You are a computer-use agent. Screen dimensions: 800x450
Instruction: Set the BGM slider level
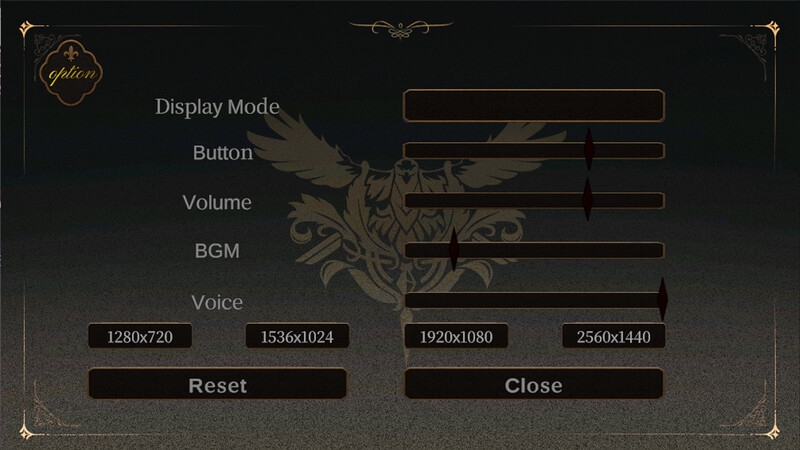coord(534,250)
